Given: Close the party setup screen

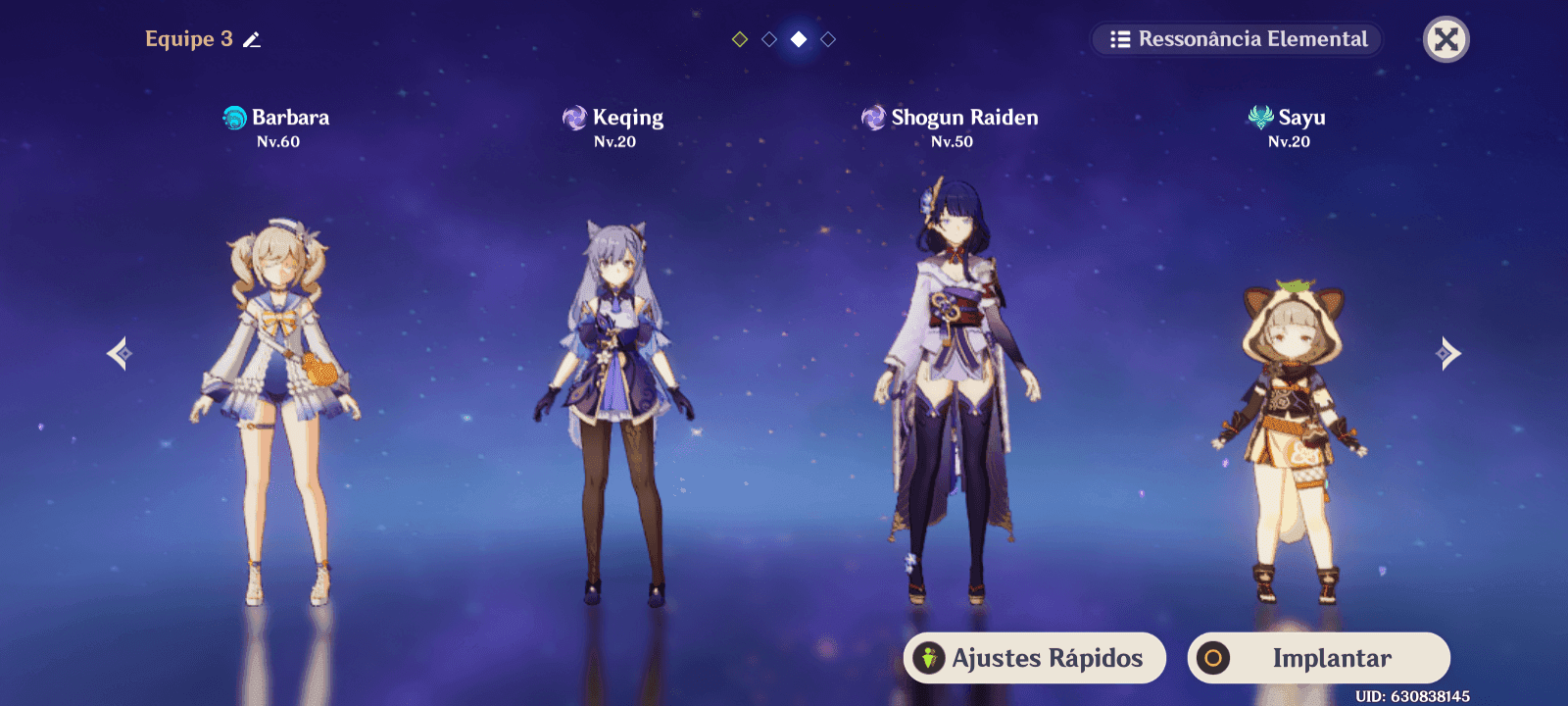Looking at the screenshot, I should [x=1445, y=39].
